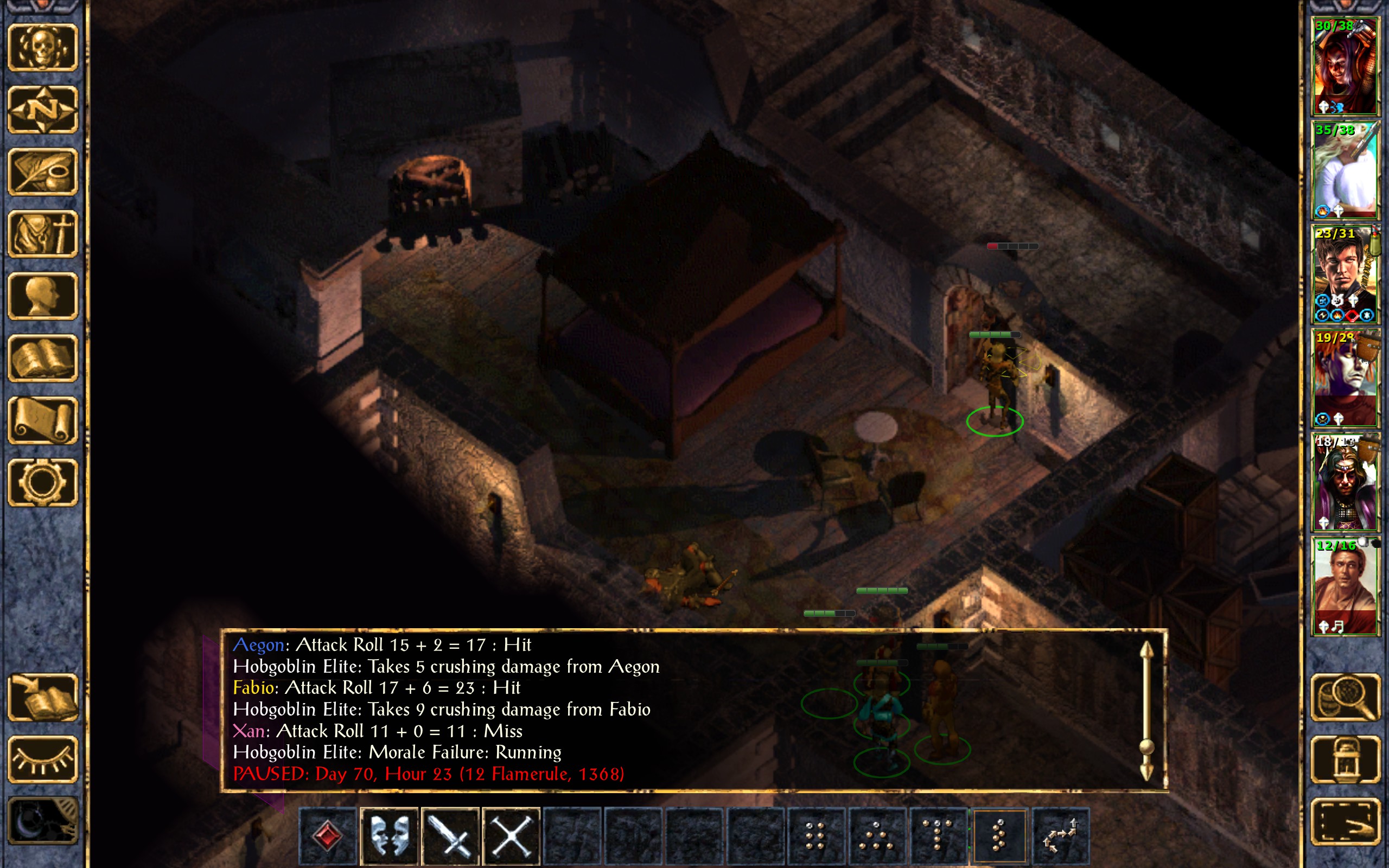The height and width of the screenshot is (868, 1389).
Task: Select Xan's purple-haired portrait
Action: click(x=1346, y=379)
